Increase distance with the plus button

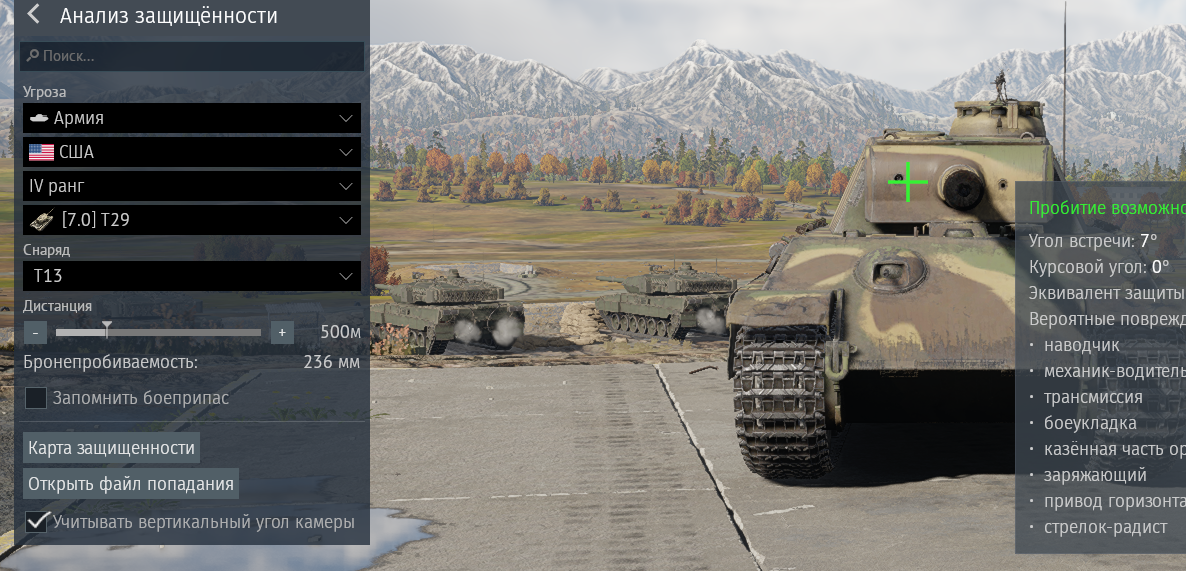coord(282,332)
